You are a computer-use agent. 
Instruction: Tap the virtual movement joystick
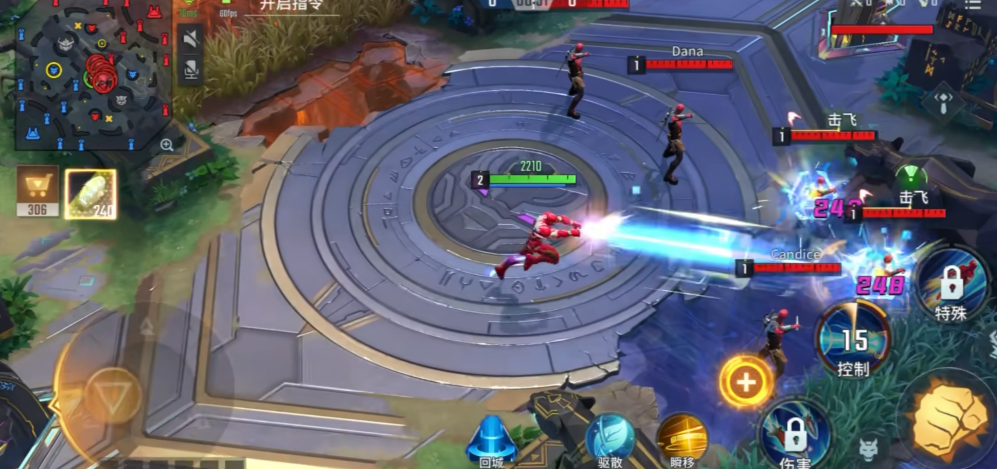(x=110, y=396)
